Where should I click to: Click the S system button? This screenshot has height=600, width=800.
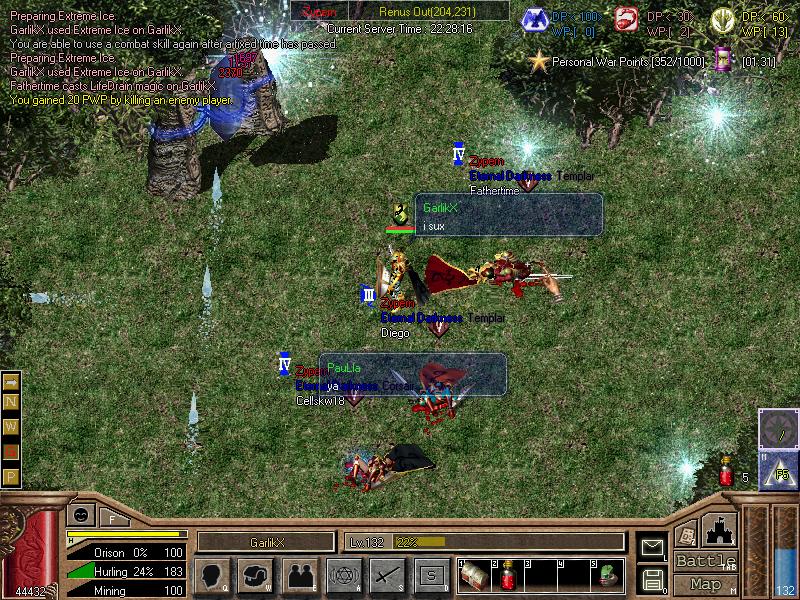[x=431, y=575]
